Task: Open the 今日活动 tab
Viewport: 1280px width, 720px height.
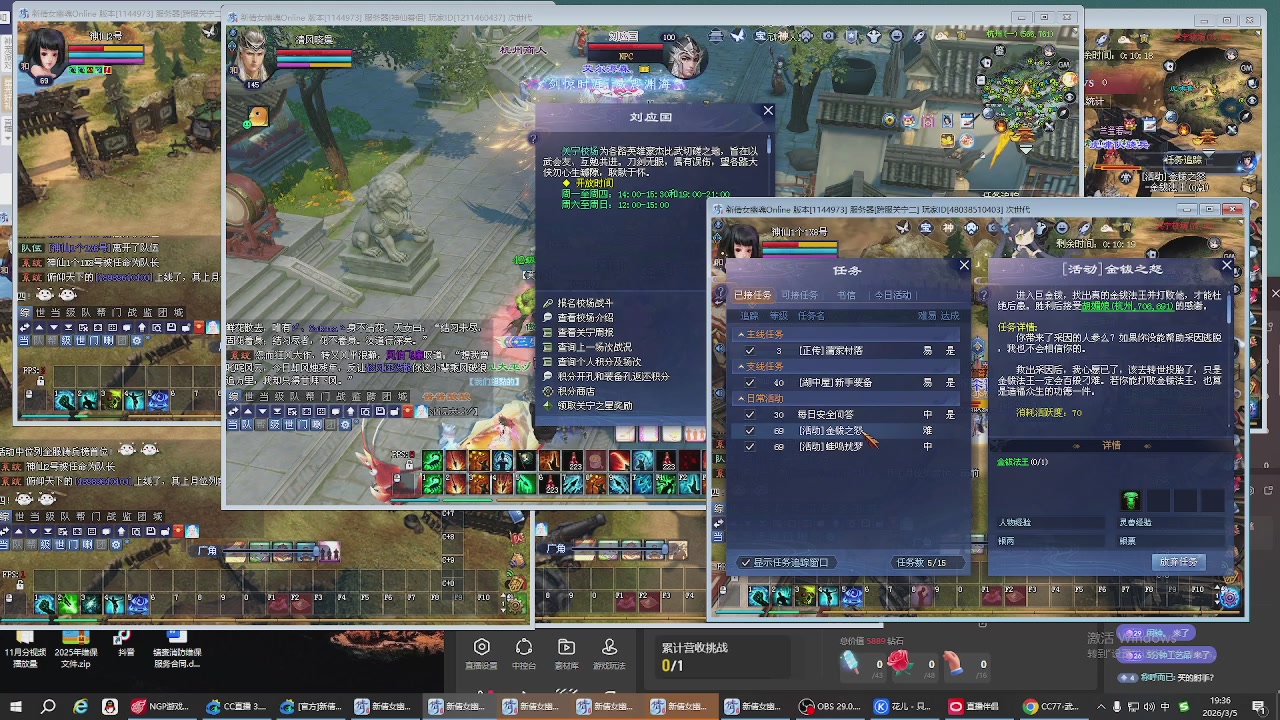Action: (x=893, y=295)
